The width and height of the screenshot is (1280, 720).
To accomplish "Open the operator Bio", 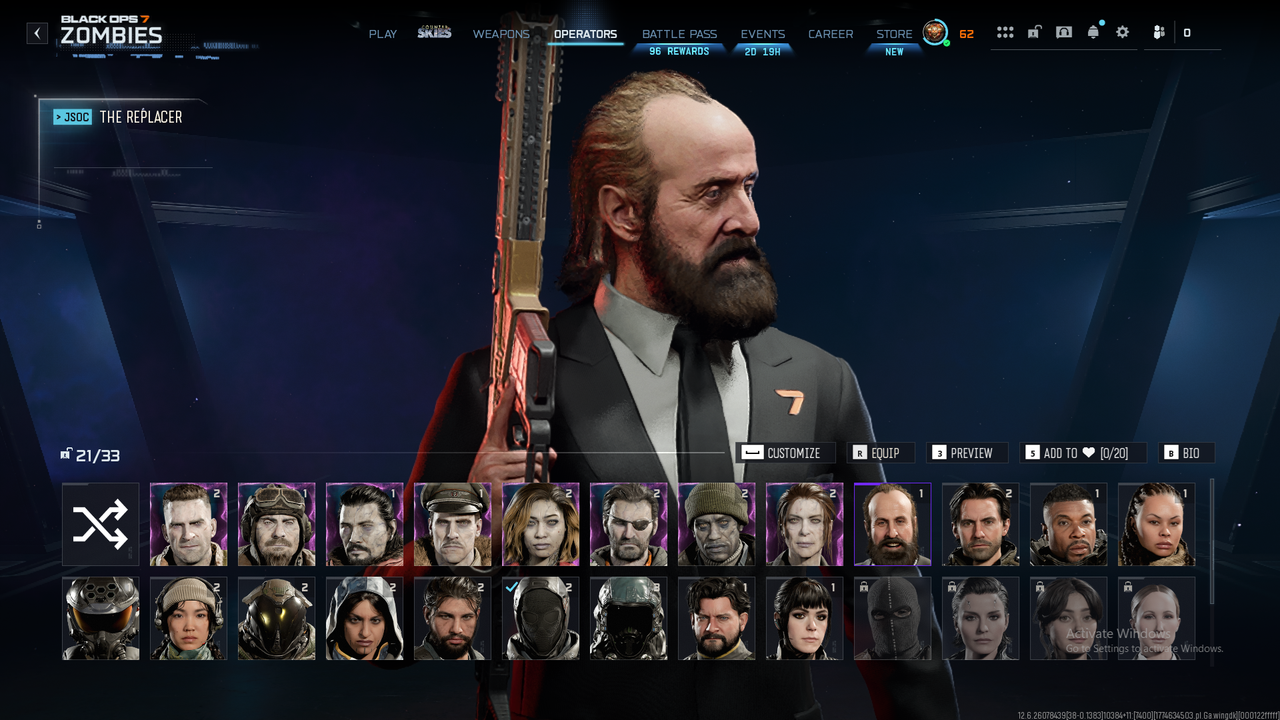I will click(x=1185, y=453).
